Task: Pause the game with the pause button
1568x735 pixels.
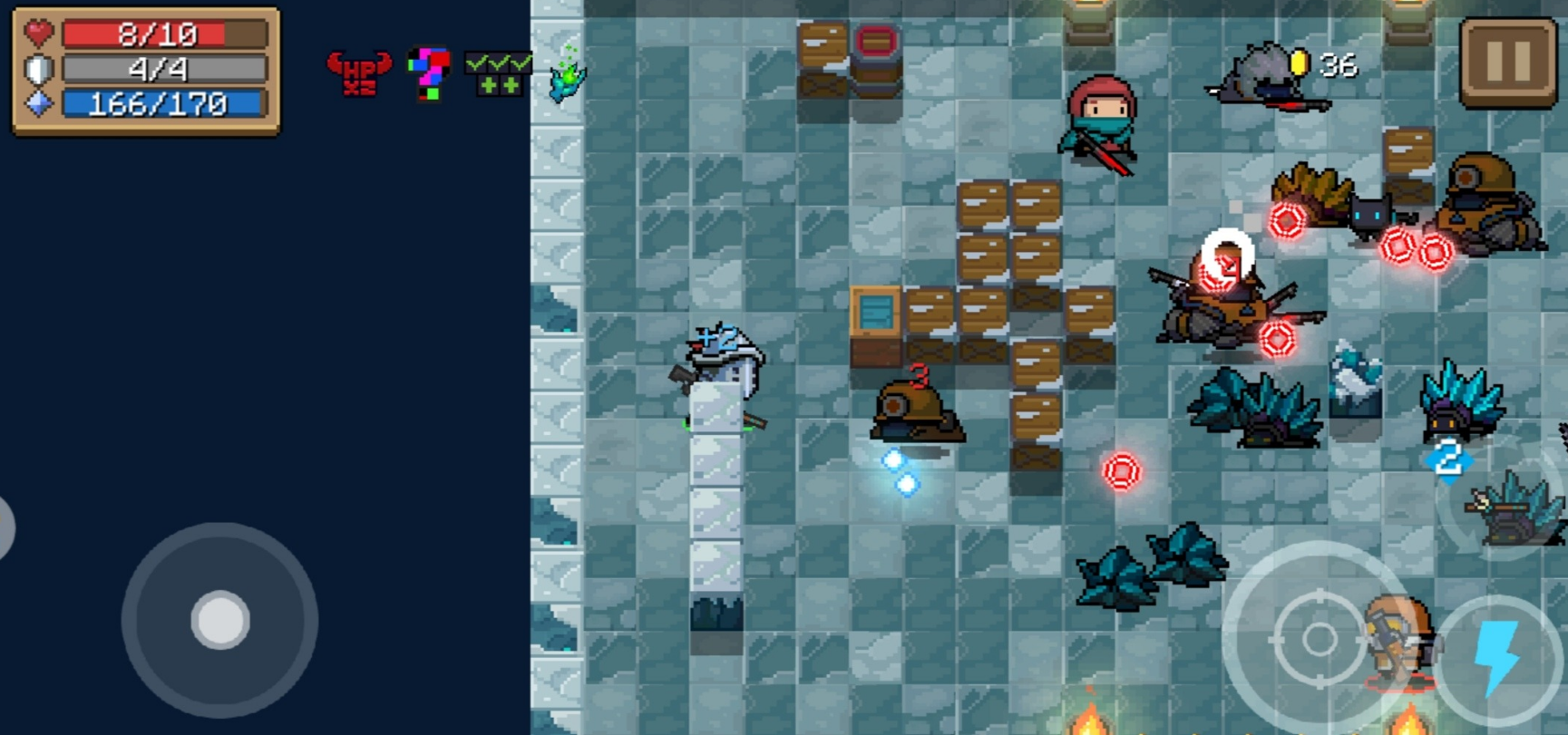Action: (x=1508, y=62)
